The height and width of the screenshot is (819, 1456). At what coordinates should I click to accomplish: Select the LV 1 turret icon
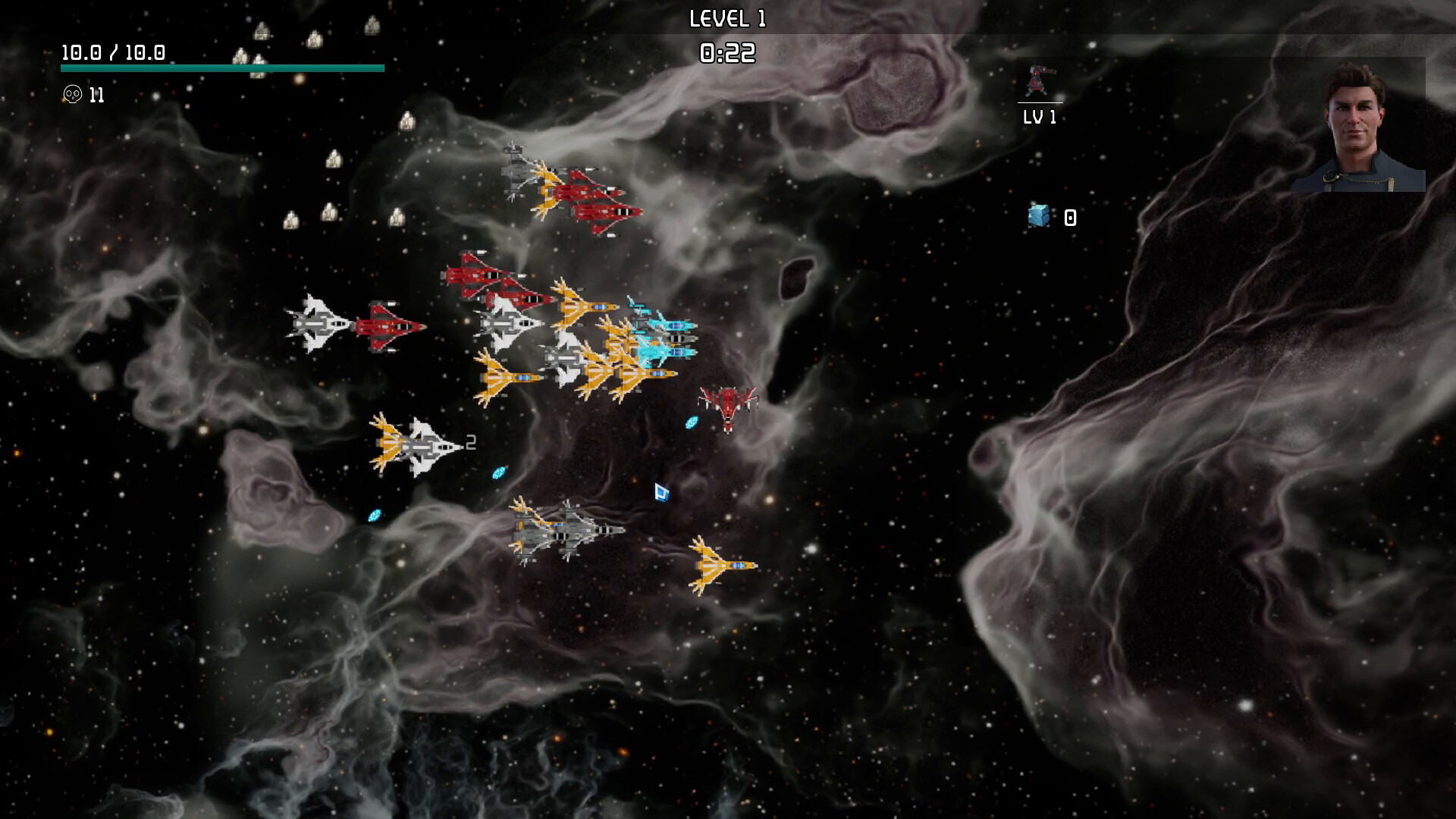point(1040,82)
